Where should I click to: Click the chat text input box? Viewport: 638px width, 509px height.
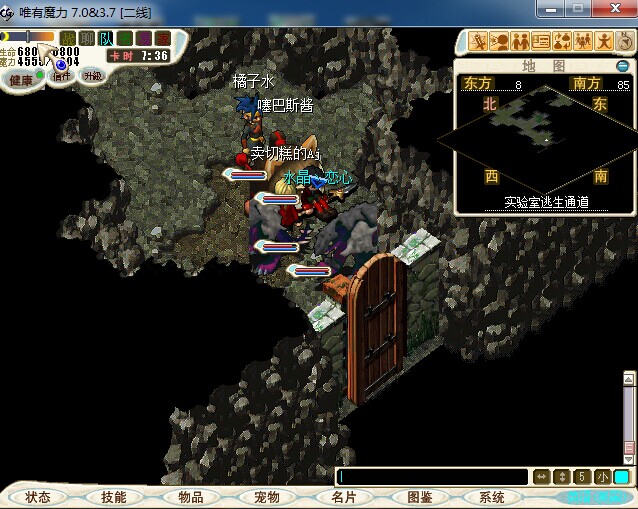coord(432,477)
